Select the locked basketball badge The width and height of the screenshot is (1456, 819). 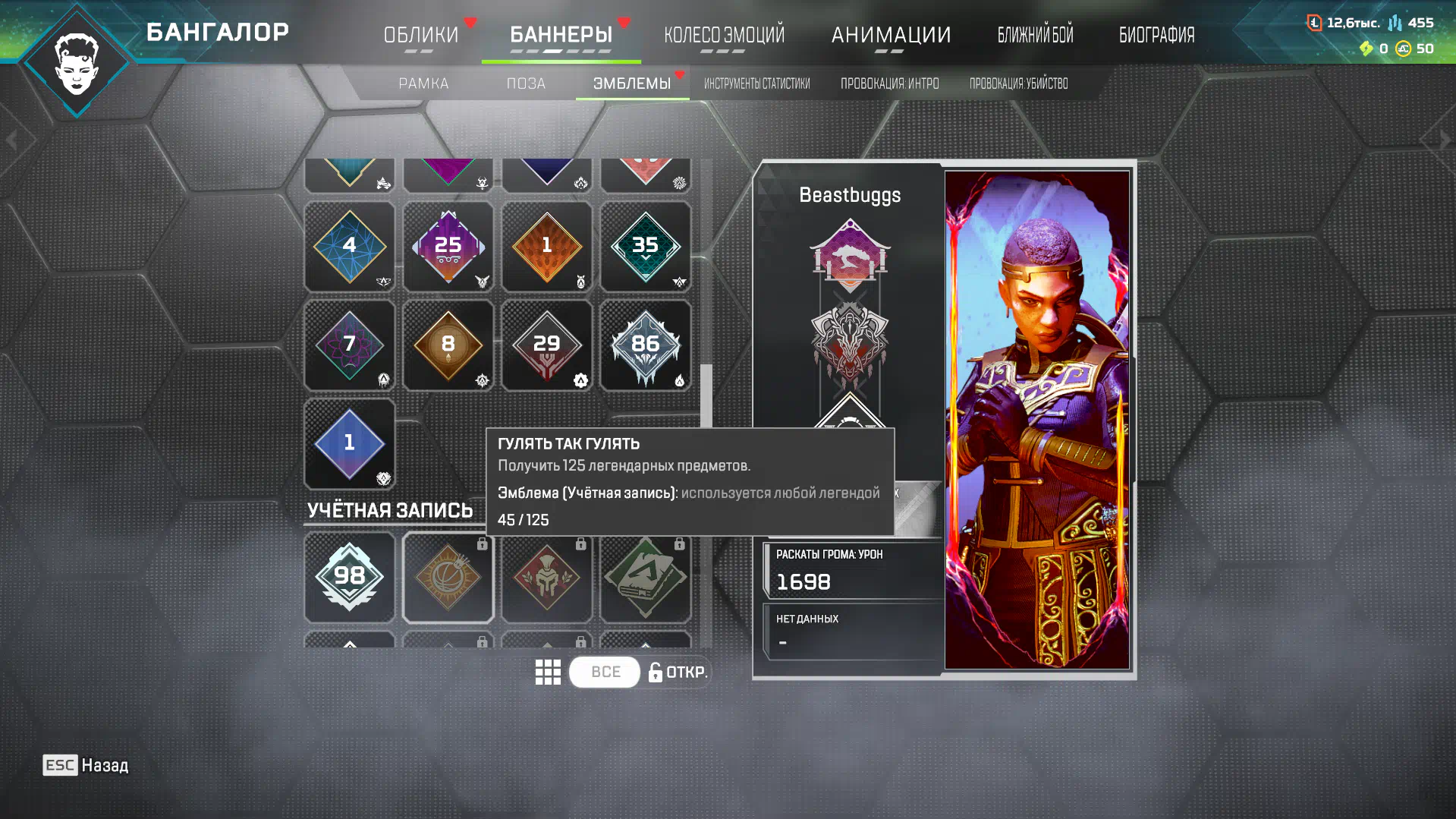448,577
